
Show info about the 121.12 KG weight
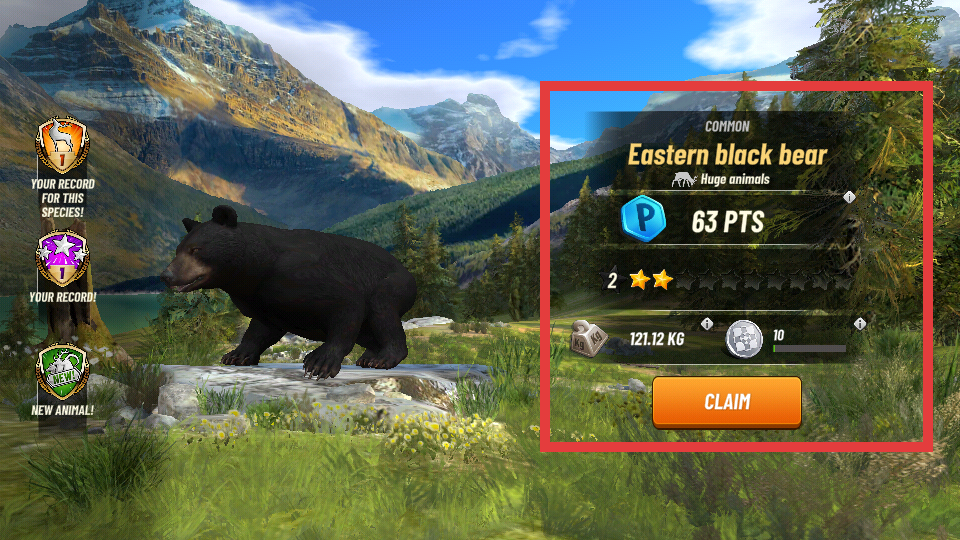tap(707, 324)
